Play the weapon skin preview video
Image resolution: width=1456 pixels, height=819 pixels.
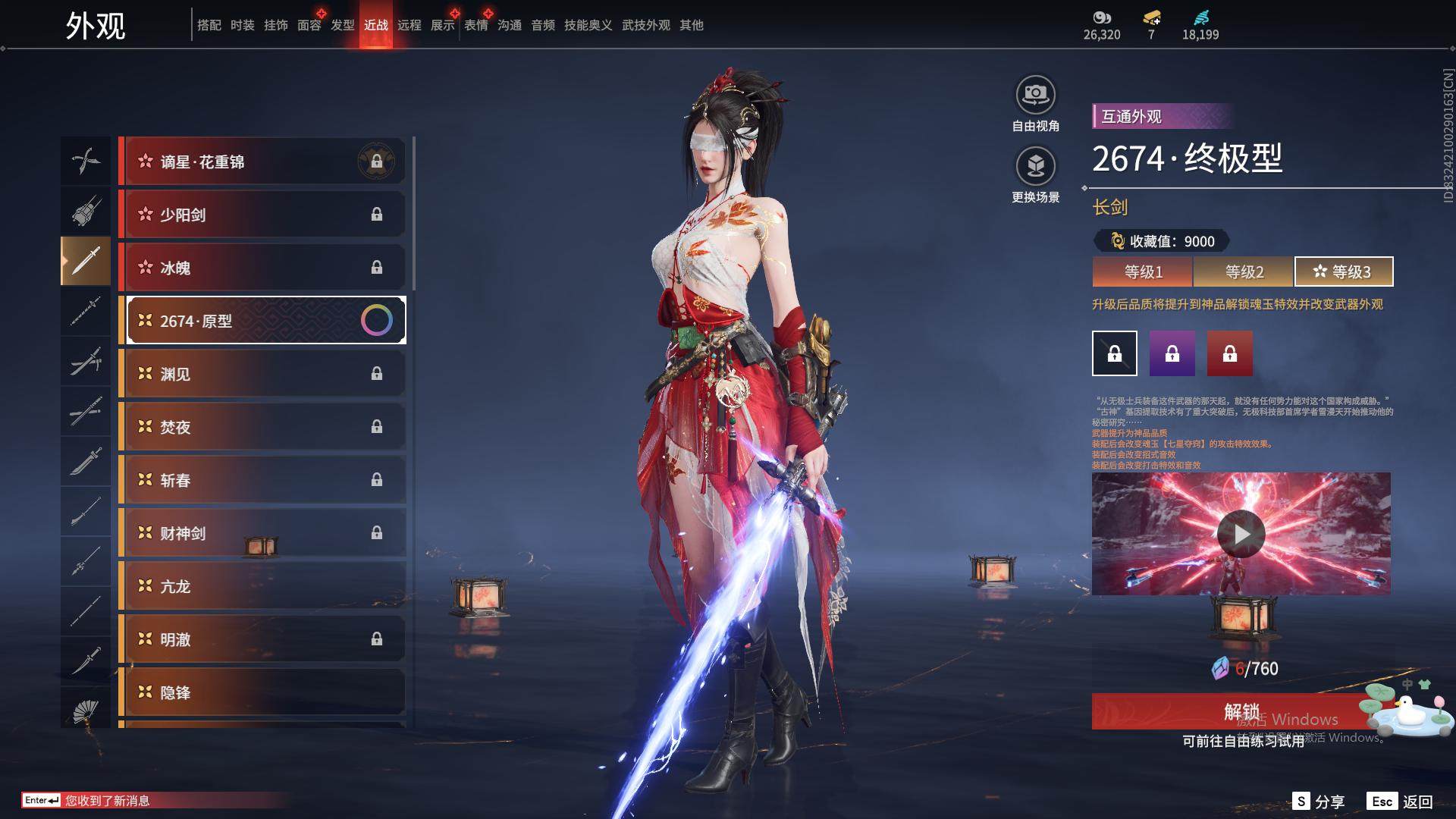[1241, 534]
